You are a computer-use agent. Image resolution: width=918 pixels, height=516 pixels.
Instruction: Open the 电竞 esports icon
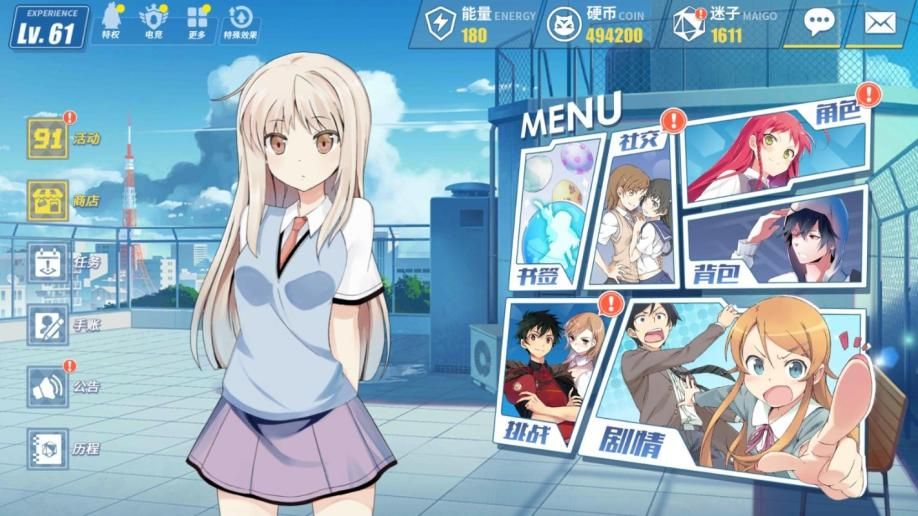[153, 20]
